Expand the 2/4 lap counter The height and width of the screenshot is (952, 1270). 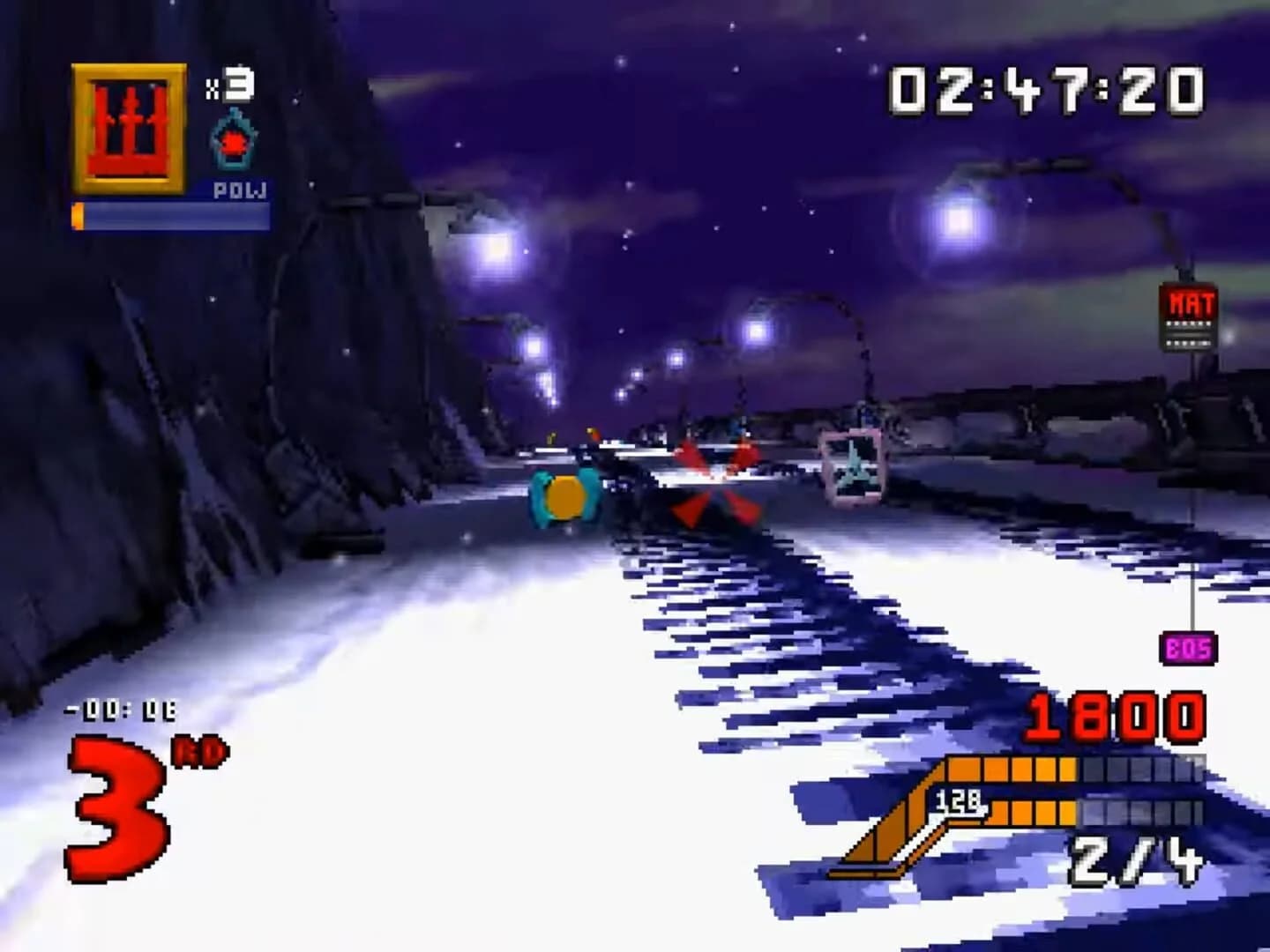point(1138,859)
